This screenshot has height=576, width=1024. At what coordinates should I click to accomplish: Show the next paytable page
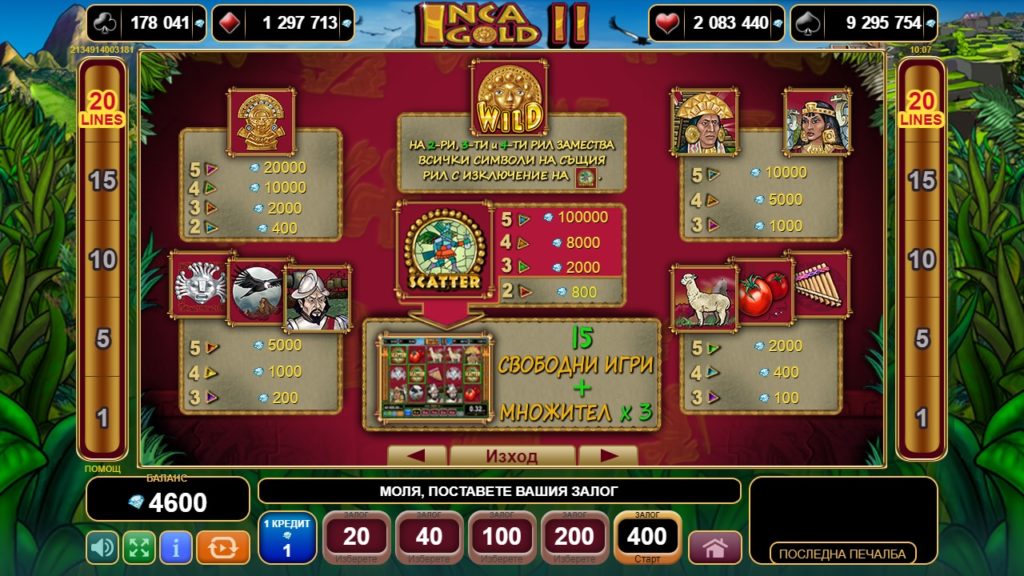pos(608,456)
